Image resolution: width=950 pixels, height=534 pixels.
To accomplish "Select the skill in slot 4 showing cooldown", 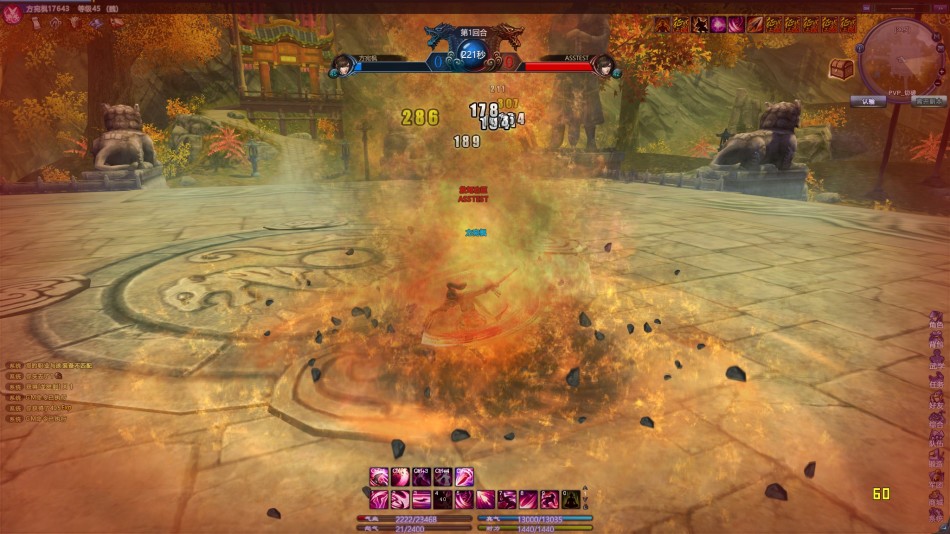I will coord(443,499).
